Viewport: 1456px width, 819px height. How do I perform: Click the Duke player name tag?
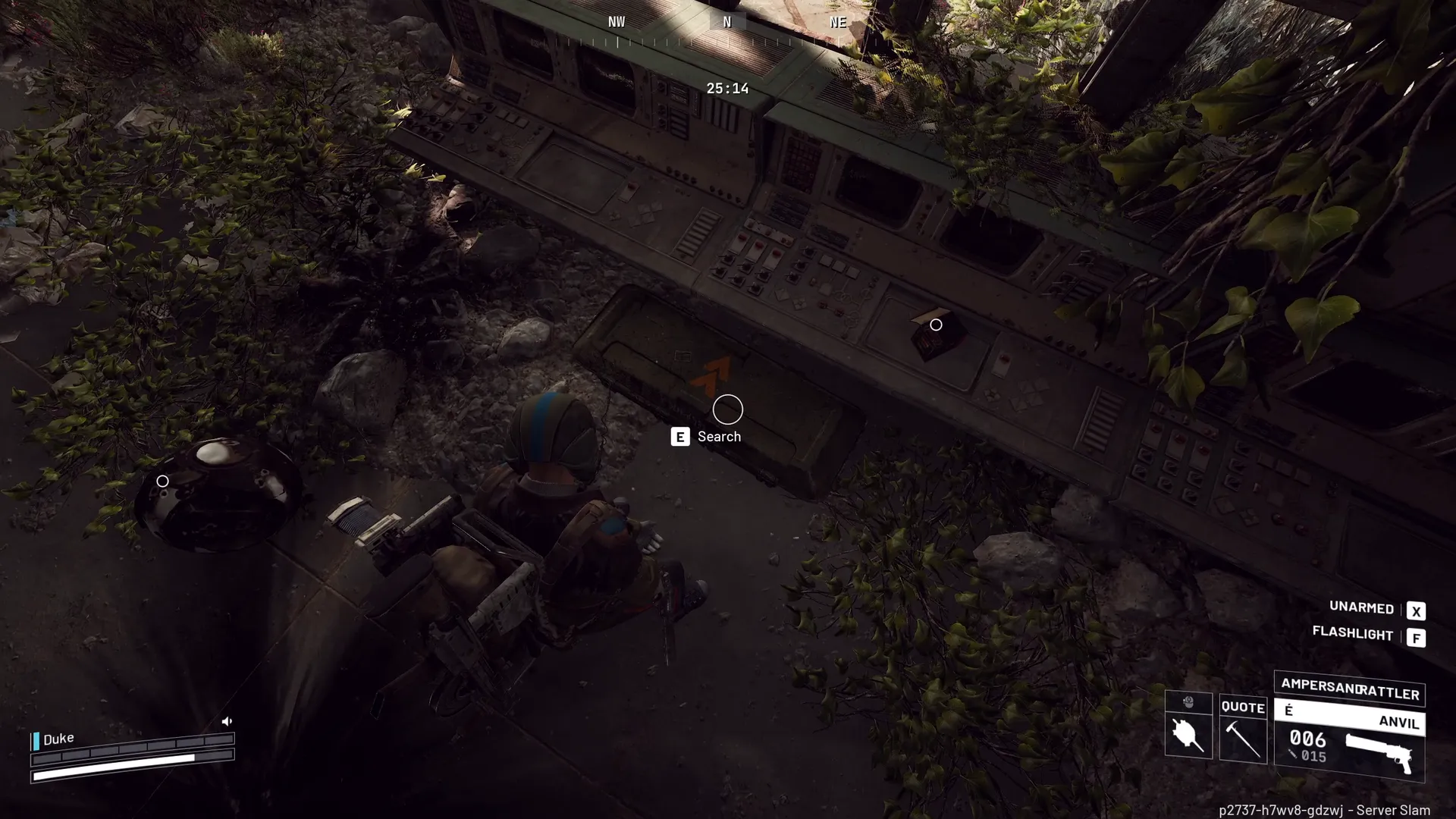click(58, 739)
